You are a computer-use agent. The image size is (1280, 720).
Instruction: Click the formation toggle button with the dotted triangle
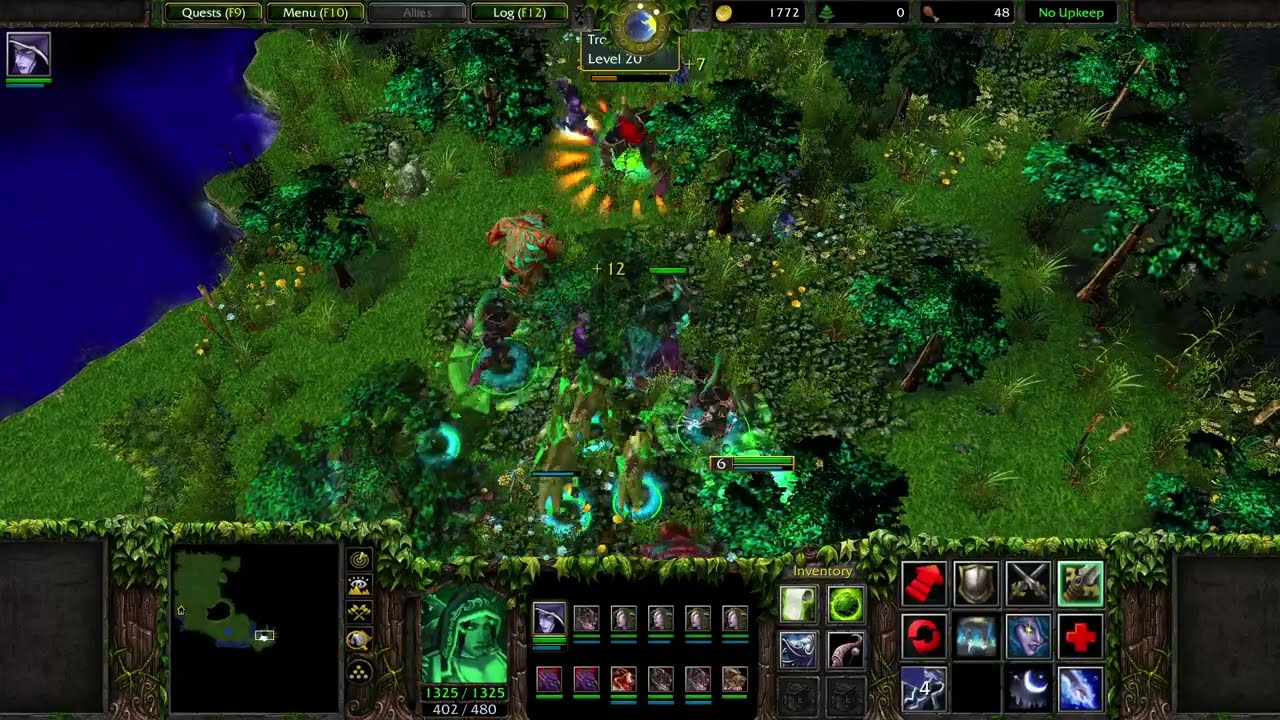point(359,672)
